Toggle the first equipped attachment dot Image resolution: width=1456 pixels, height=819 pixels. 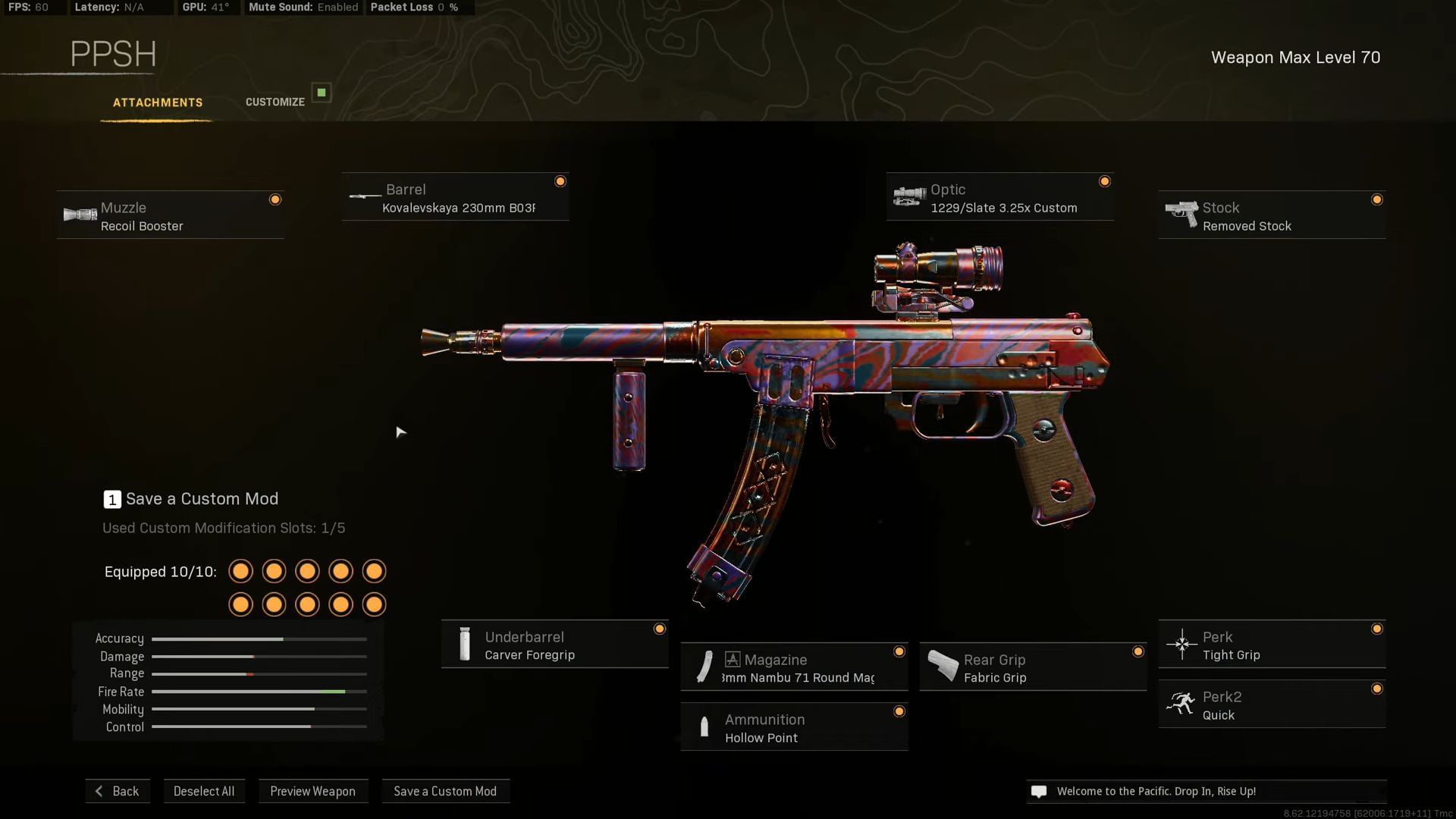click(x=240, y=571)
